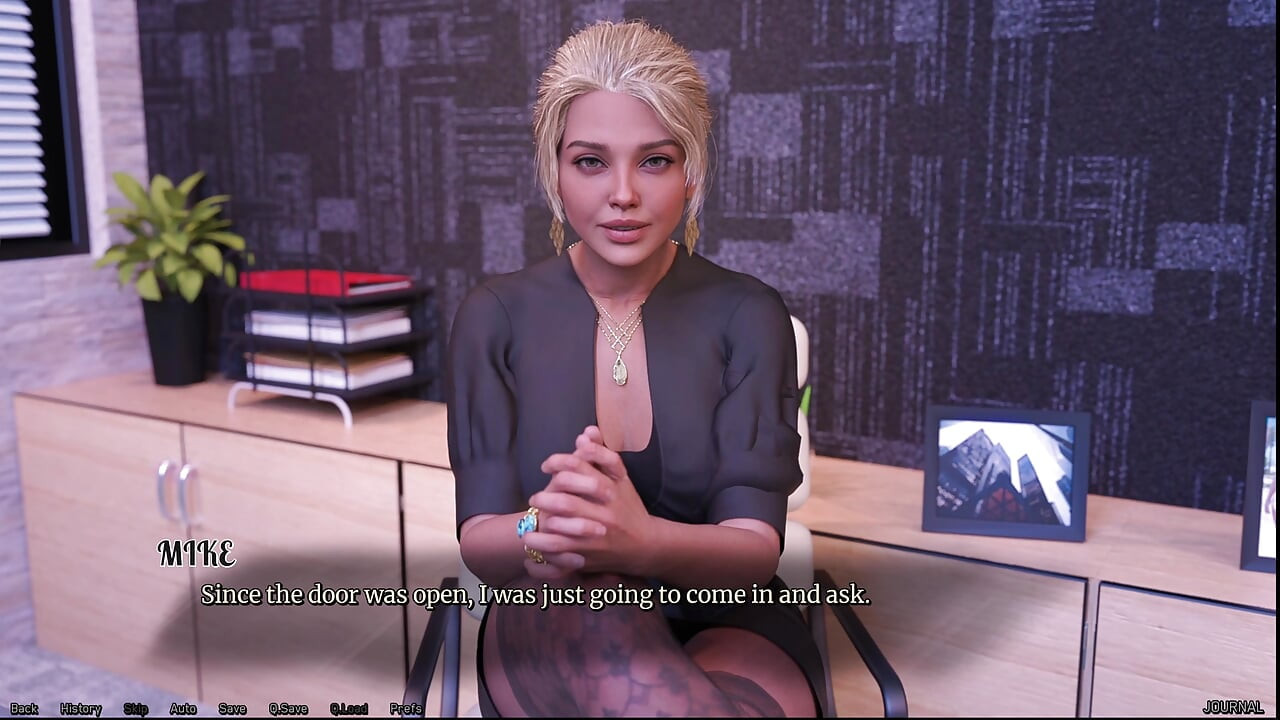Open the Journal
The width and height of the screenshot is (1280, 720).
[1233, 707]
